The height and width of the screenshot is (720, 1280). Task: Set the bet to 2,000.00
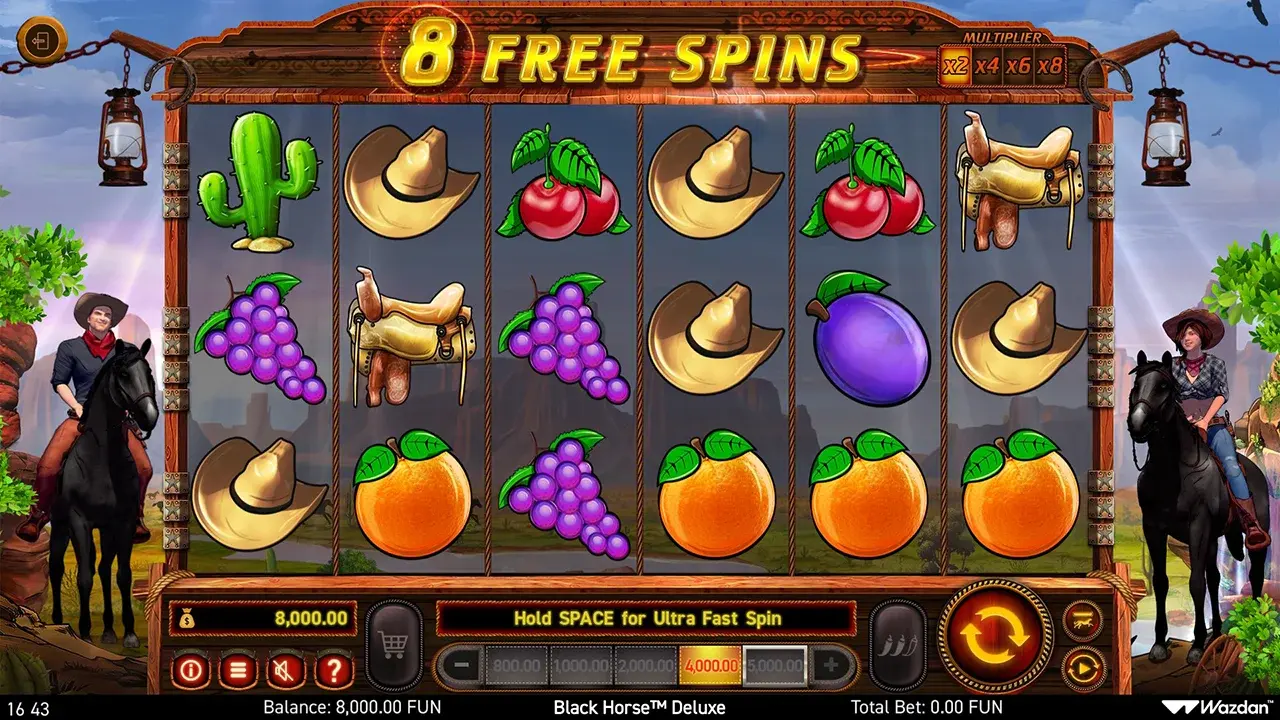(645, 665)
